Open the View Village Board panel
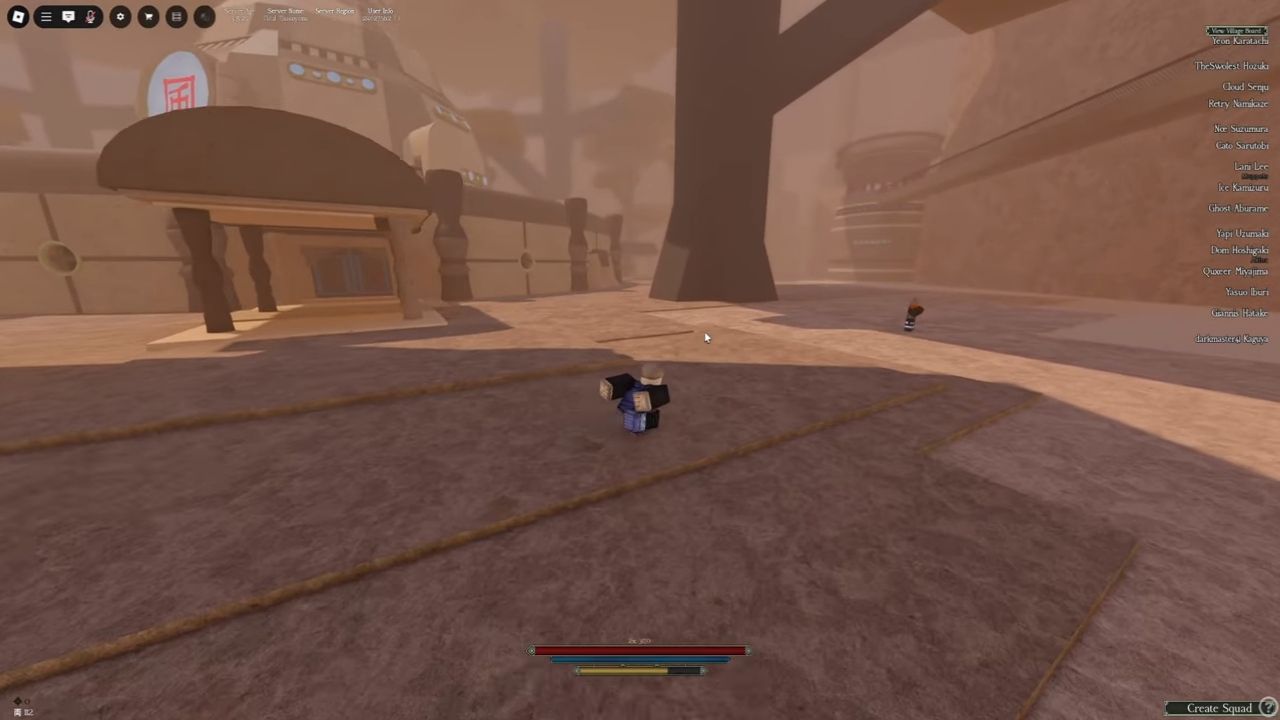The width and height of the screenshot is (1280, 720). [1236, 31]
